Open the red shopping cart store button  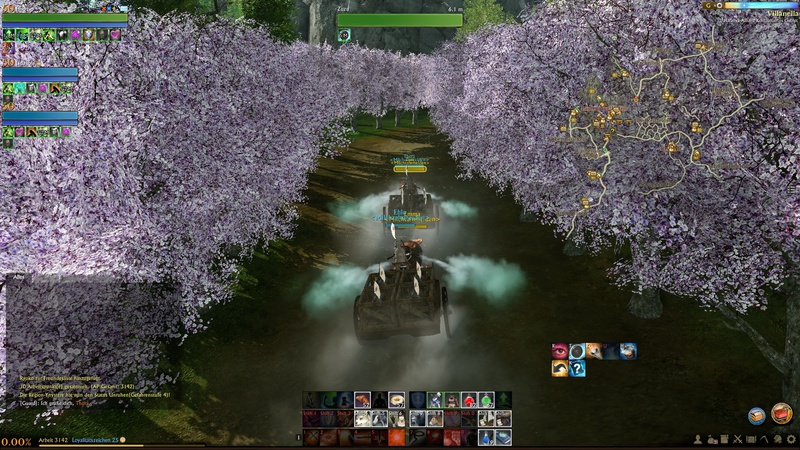coord(782,413)
